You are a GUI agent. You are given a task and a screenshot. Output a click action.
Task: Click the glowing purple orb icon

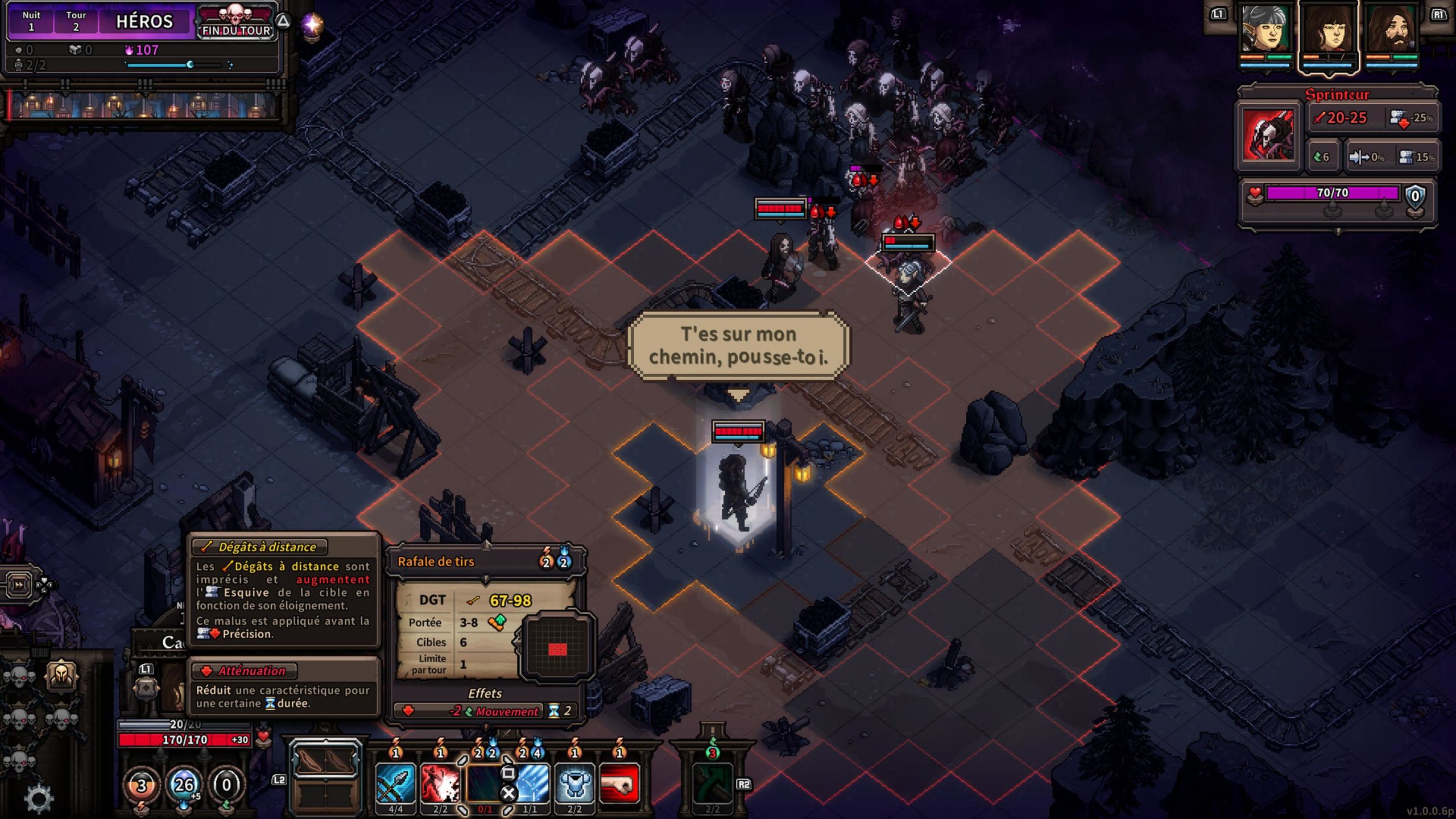coord(312,24)
